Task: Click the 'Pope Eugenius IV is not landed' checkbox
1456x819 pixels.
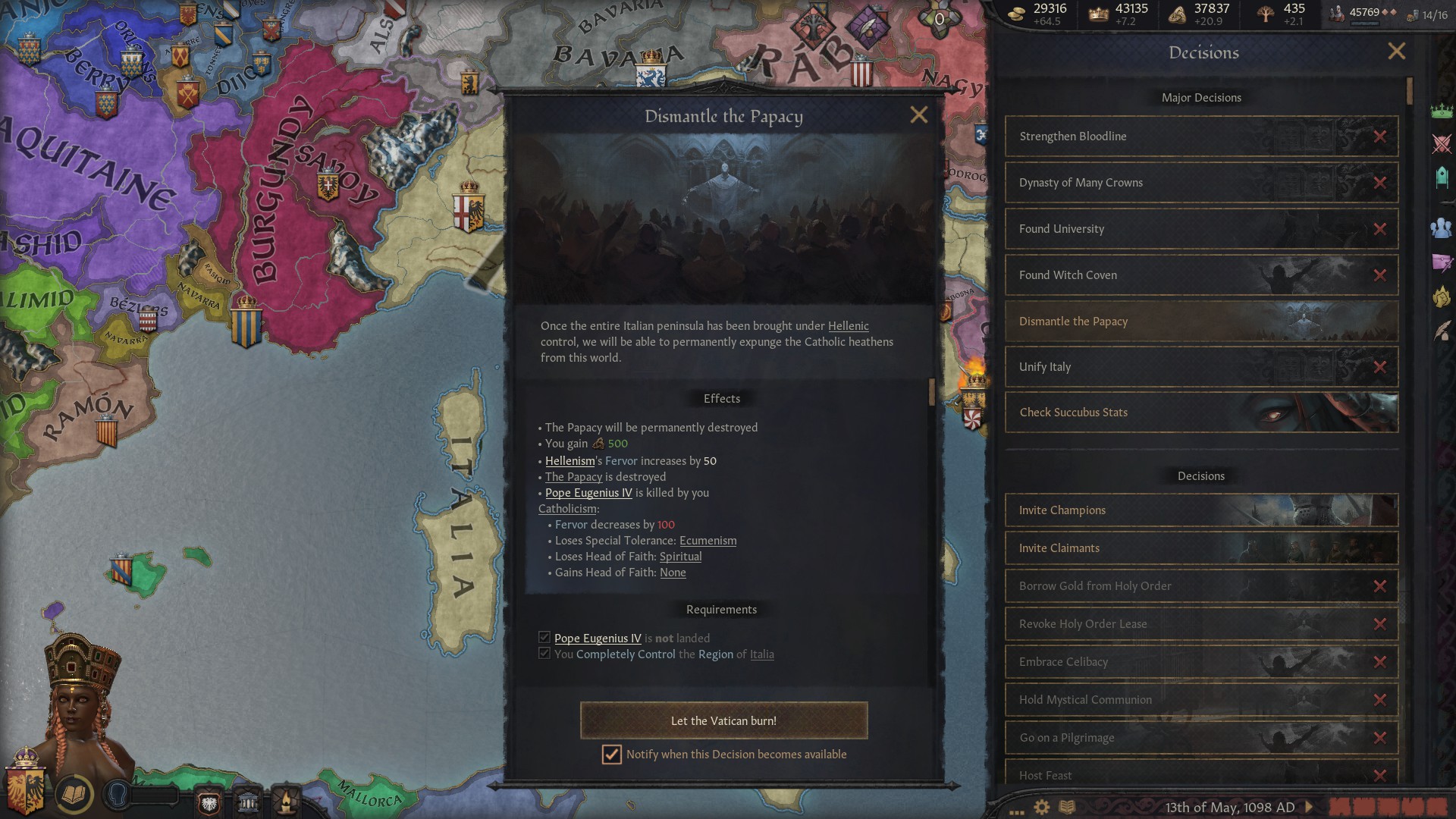Action: [x=544, y=638]
